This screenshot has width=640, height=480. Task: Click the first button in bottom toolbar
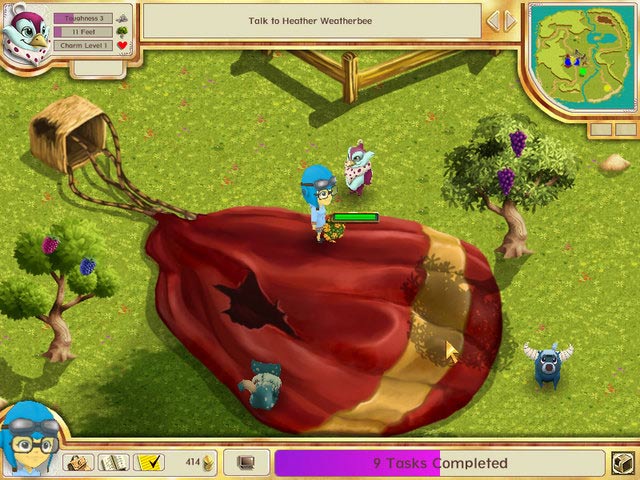coord(79,462)
